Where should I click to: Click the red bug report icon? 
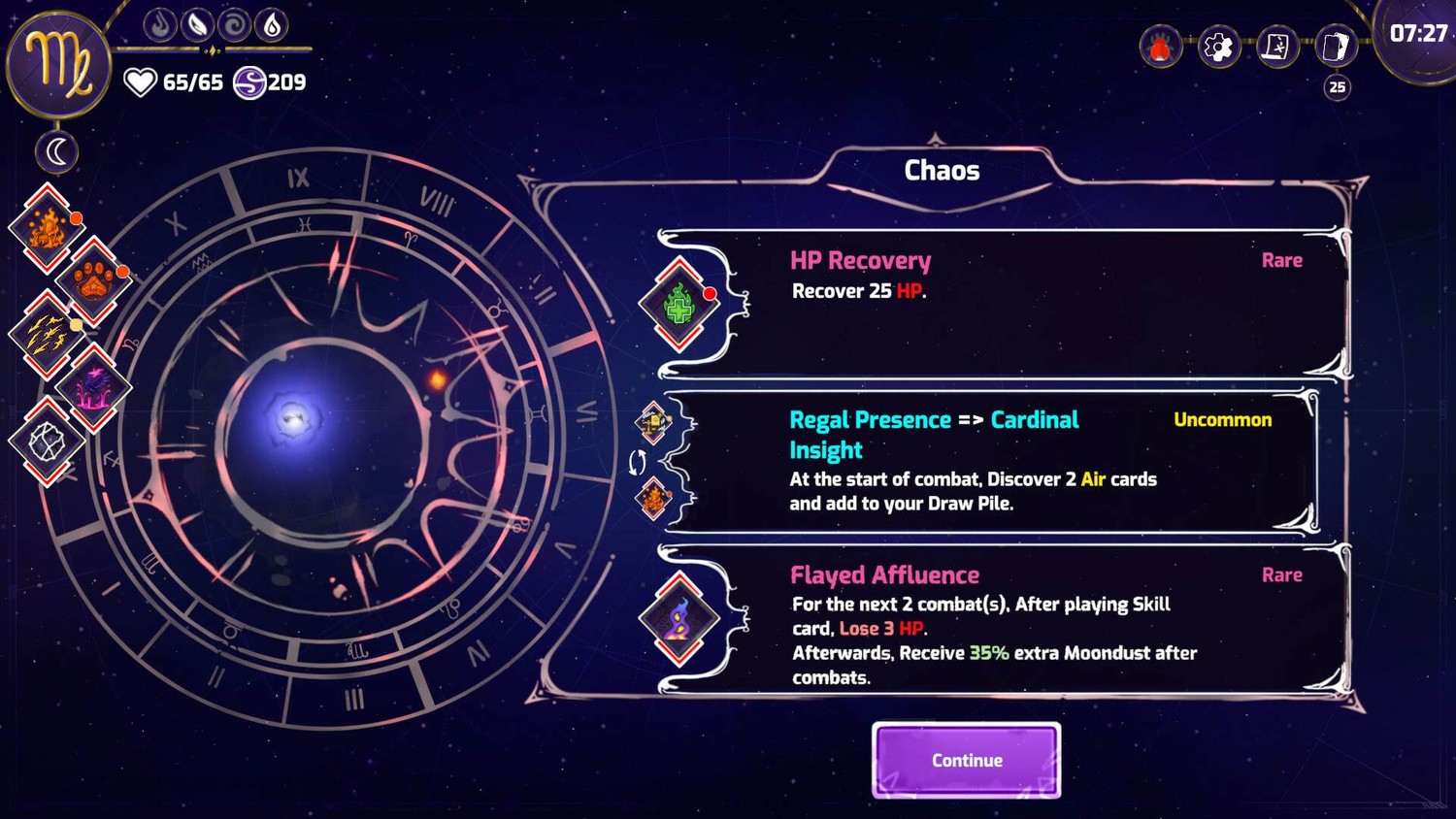click(x=1160, y=47)
